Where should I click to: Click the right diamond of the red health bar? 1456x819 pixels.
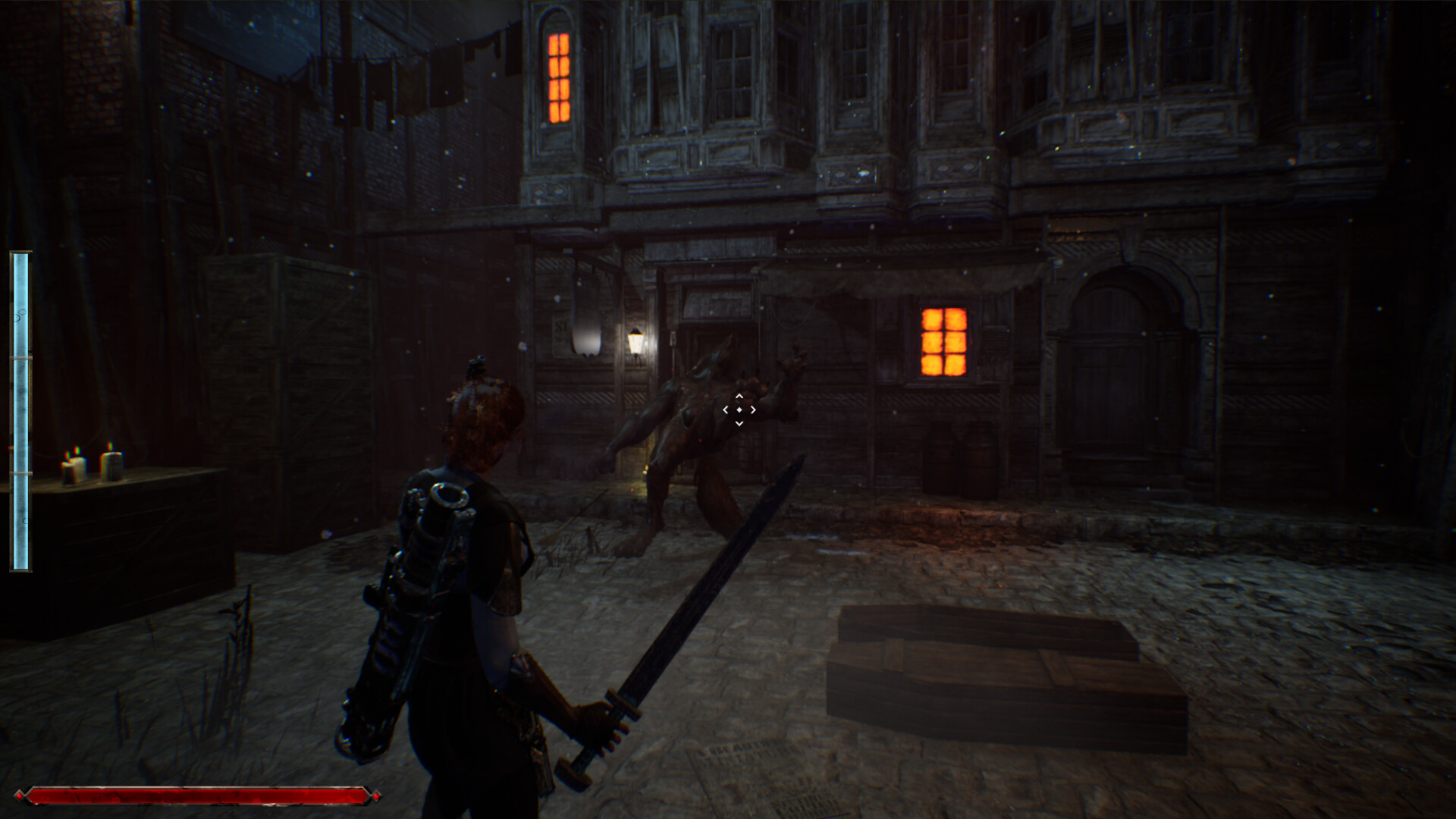[375, 798]
